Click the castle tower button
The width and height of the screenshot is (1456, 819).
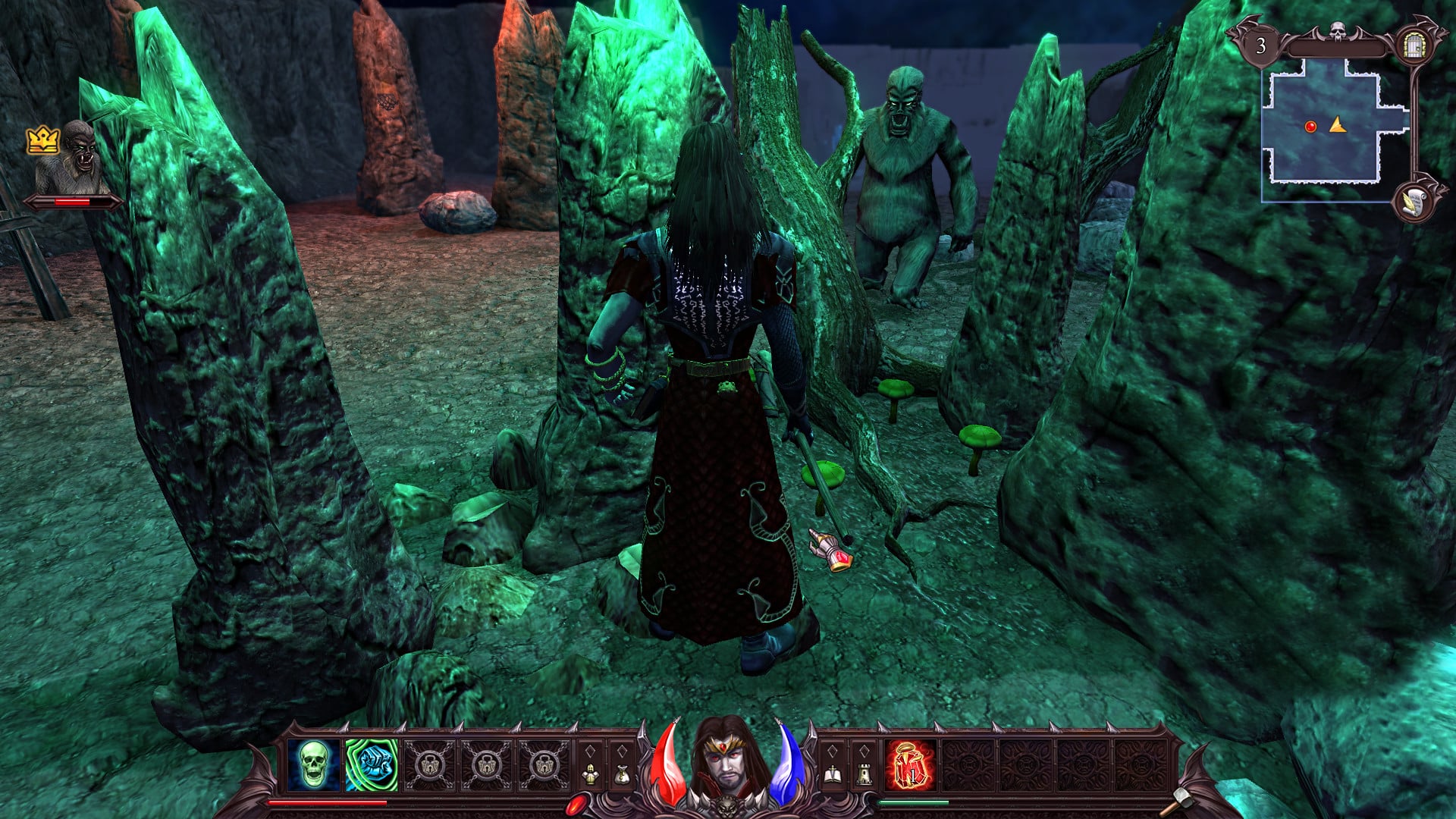pyautogui.click(x=863, y=774)
